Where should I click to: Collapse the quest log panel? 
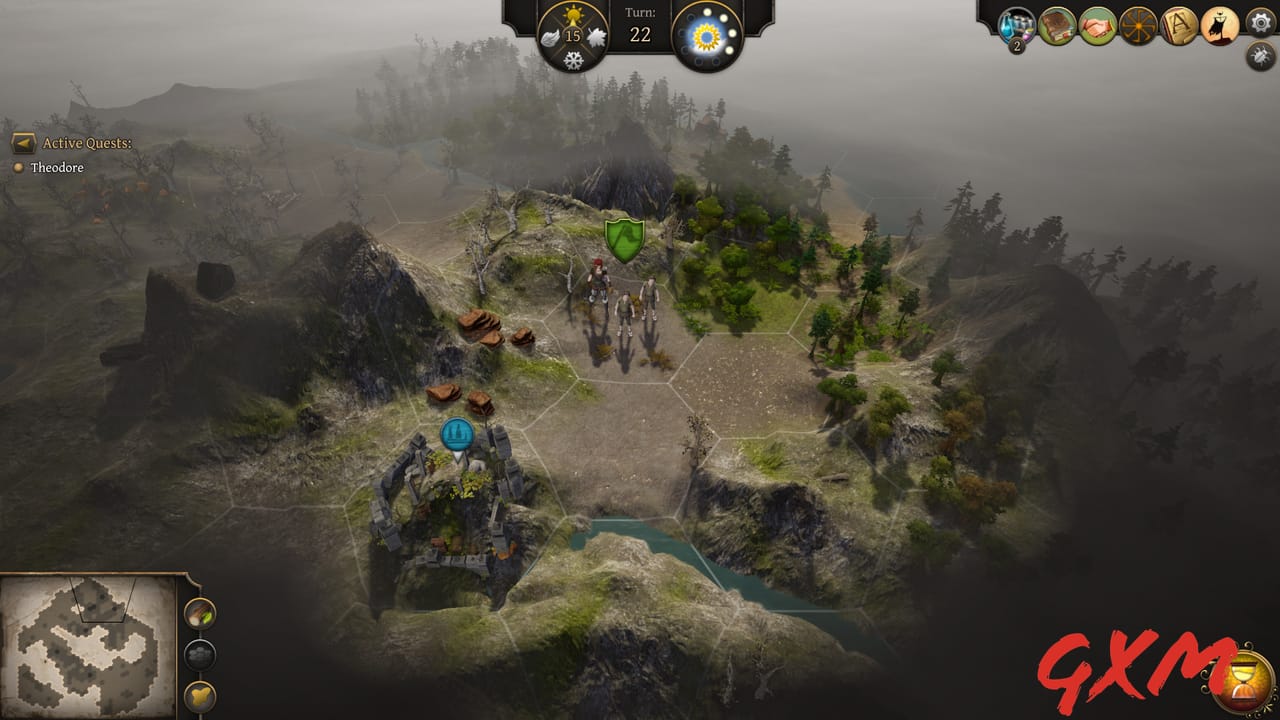[24, 144]
